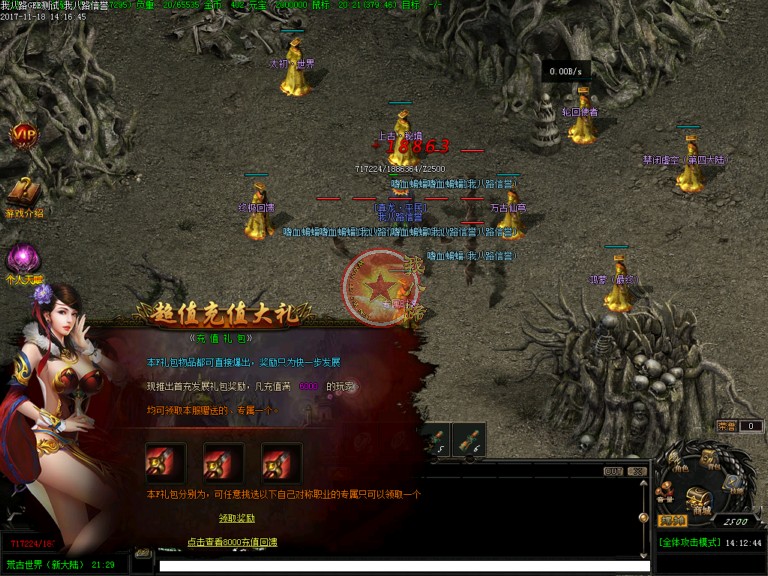This screenshot has height=576, width=768.
Task: Click the orange button beside 2500
Action: 672,520
